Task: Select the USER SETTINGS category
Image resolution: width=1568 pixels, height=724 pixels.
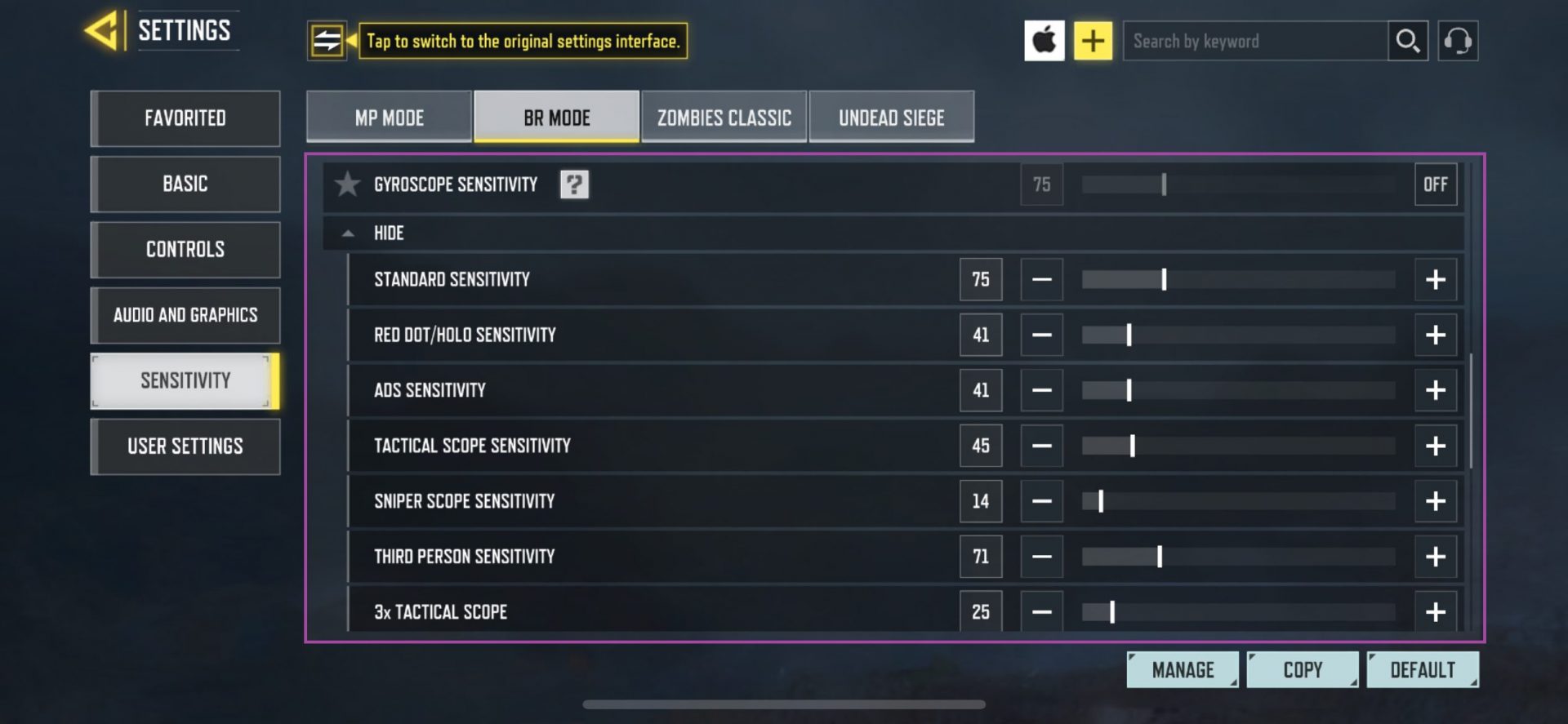Action: (185, 446)
